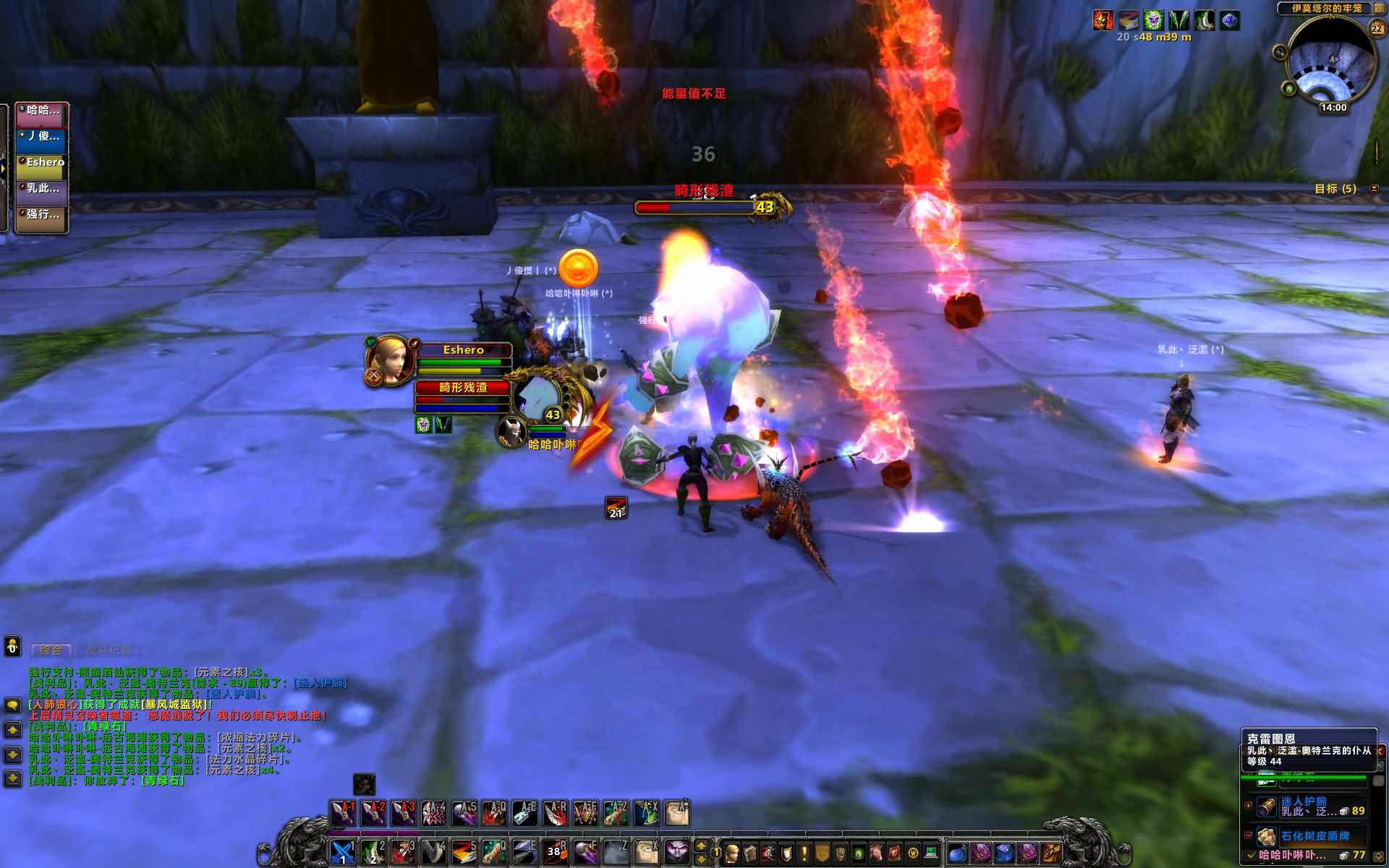Select party member Eshero in party list
Screen dimensions: 1389x868
tap(43, 163)
